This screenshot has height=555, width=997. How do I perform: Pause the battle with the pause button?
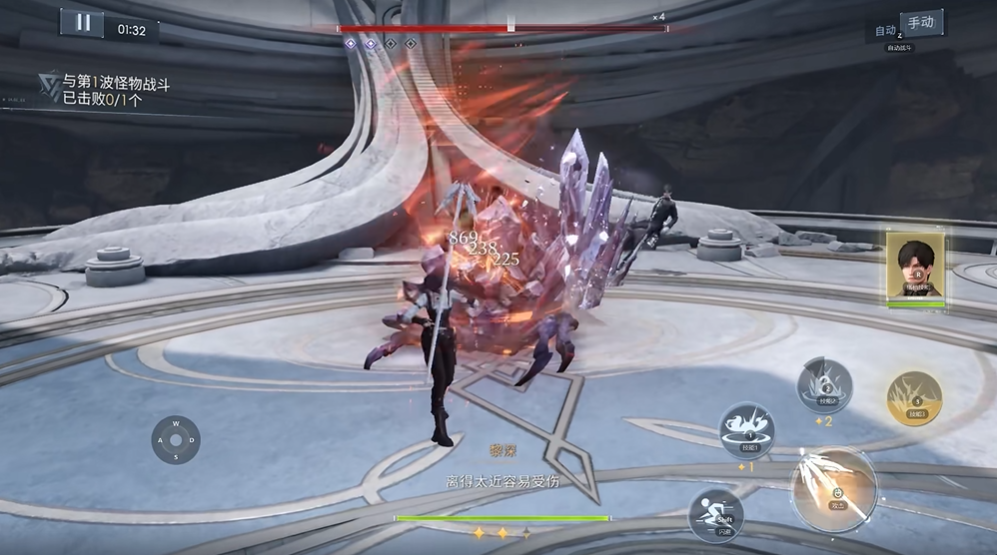[x=82, y=23]
